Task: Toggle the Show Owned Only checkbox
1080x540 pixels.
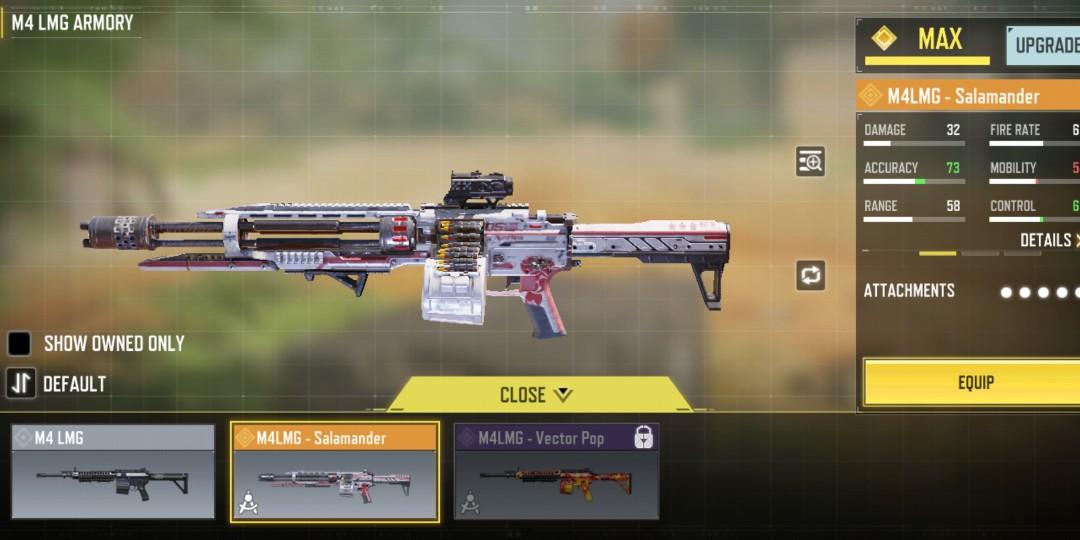Action: (20, 344)
